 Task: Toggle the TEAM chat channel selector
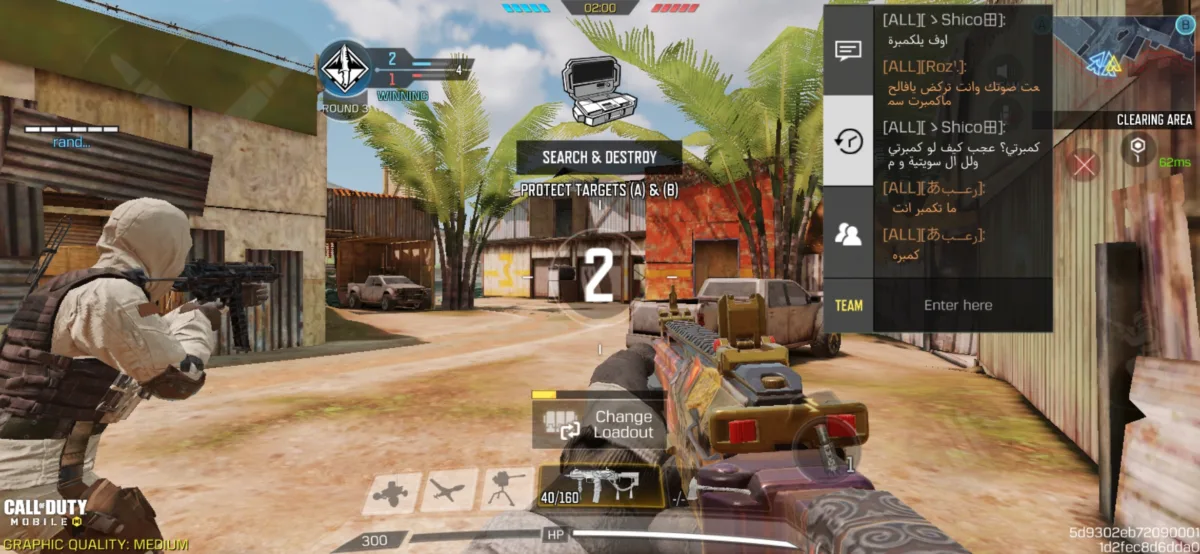point(848,306)
